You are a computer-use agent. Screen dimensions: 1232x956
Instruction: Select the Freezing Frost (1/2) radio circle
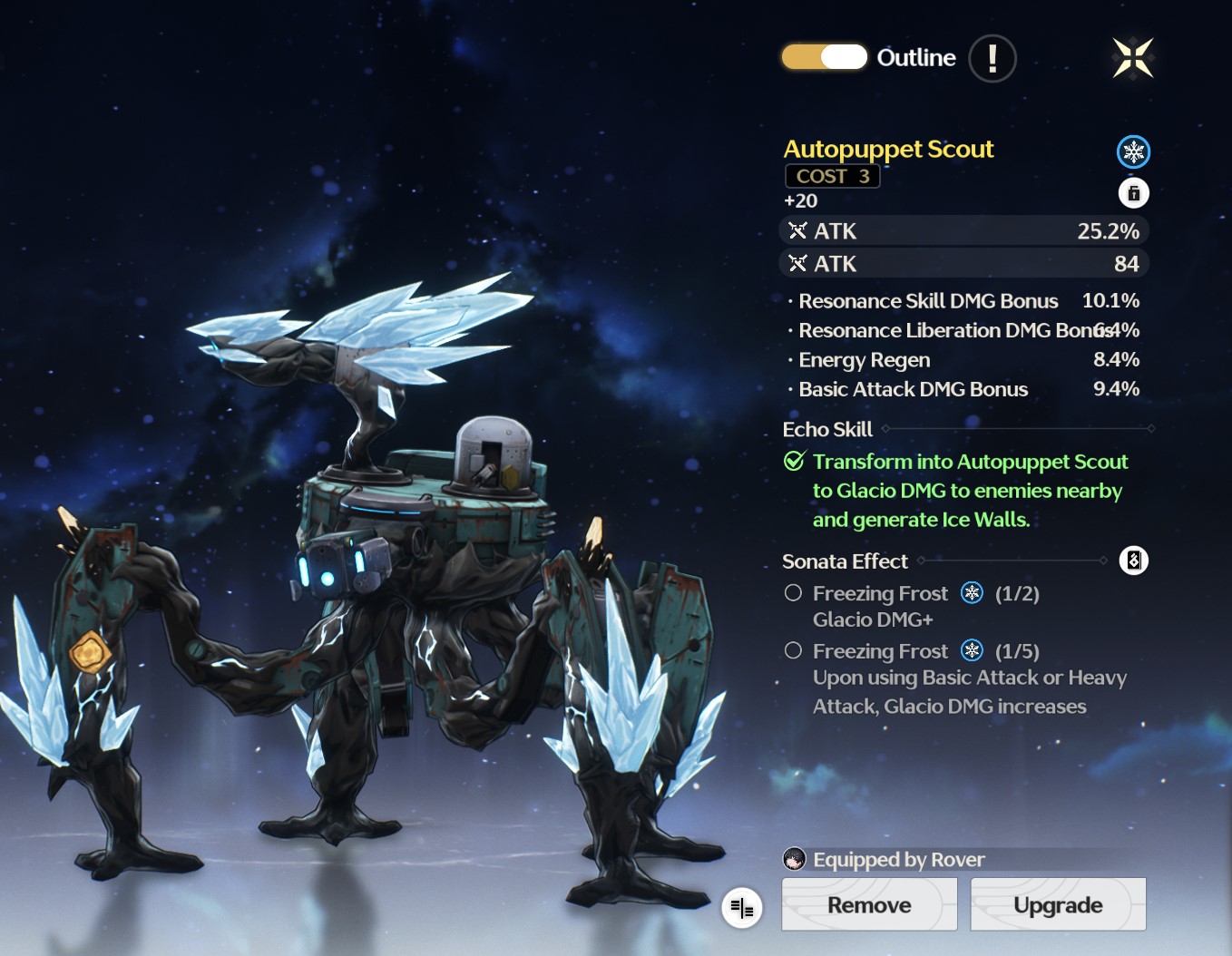coord(792,592)
